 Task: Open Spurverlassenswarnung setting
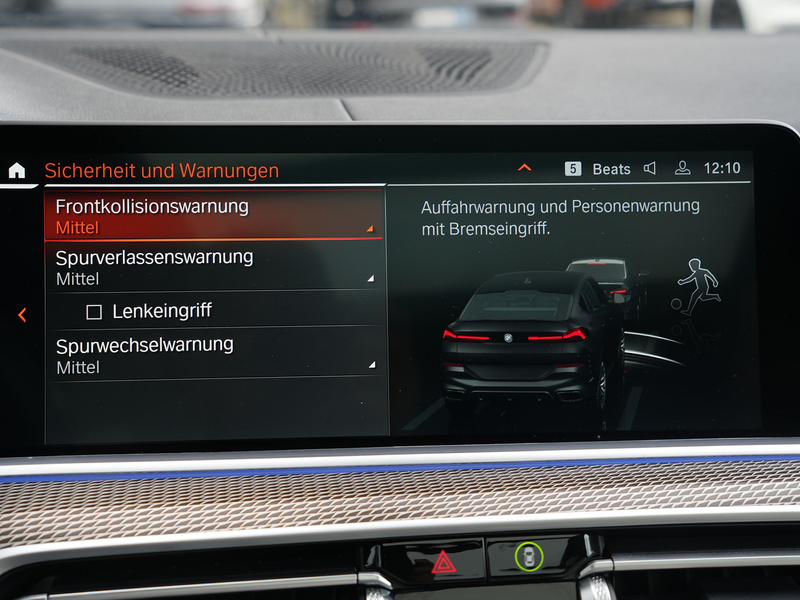click(x=214, y=267)
